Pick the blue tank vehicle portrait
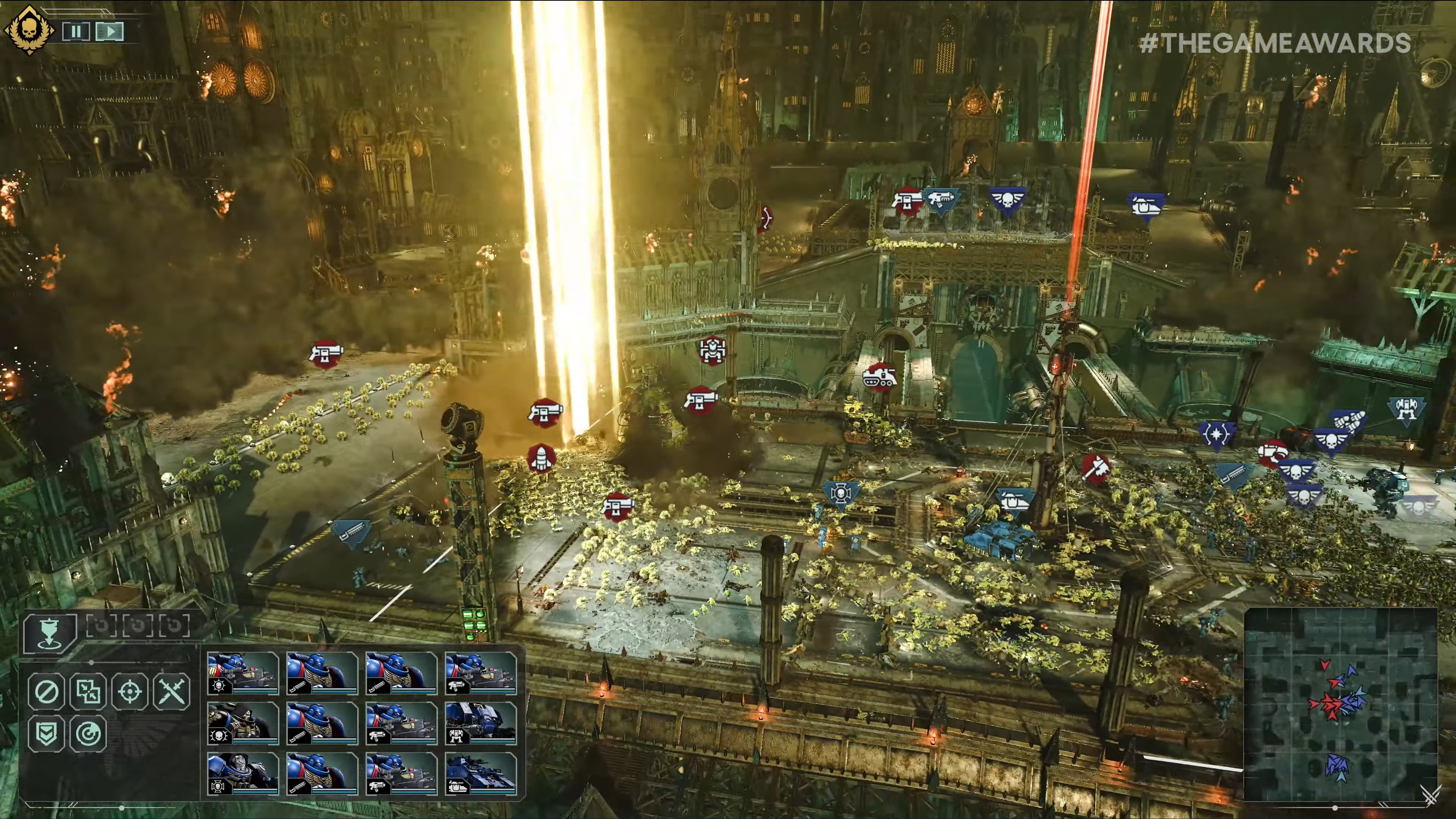Viewport: 1456px width, 819px height. click(x=480, y=773)
